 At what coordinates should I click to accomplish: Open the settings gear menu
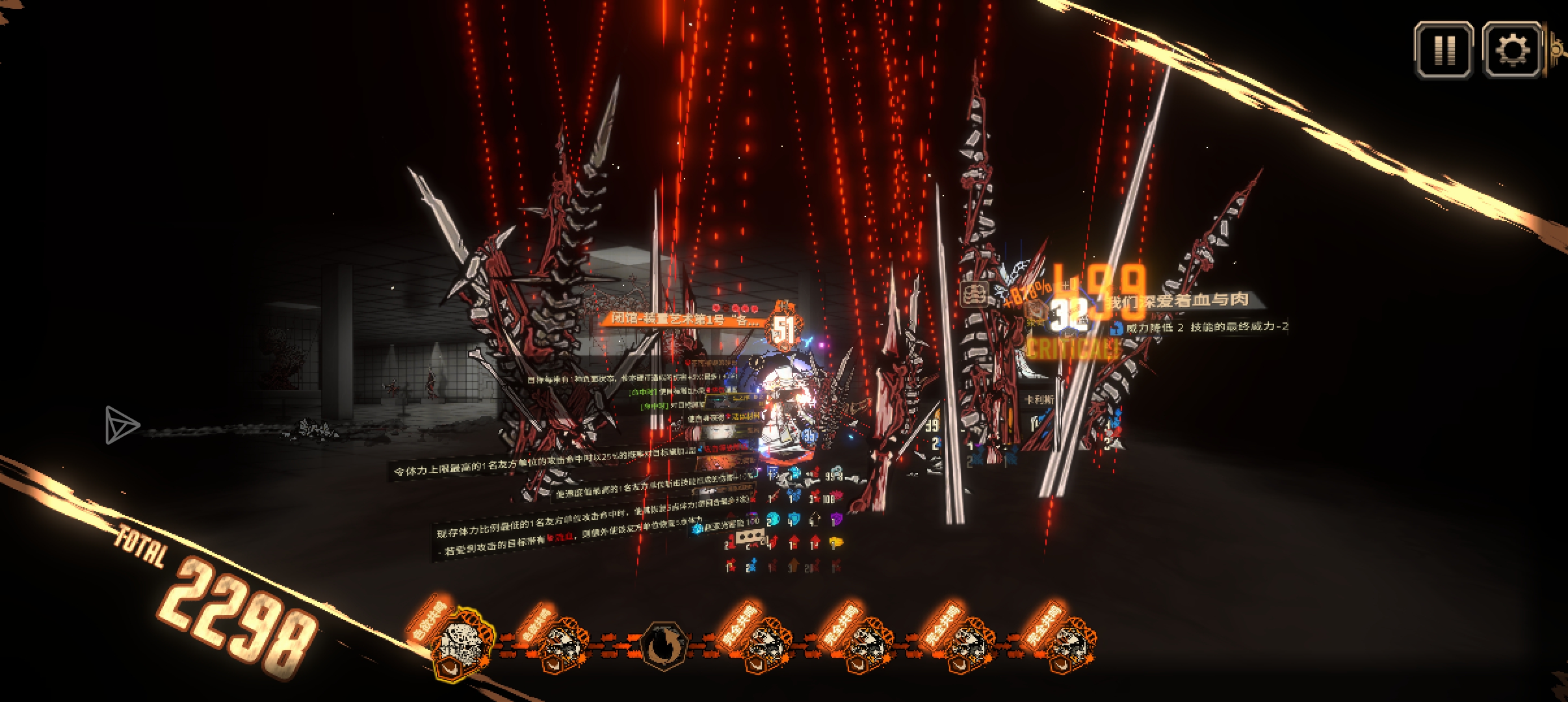(1511, 50)
